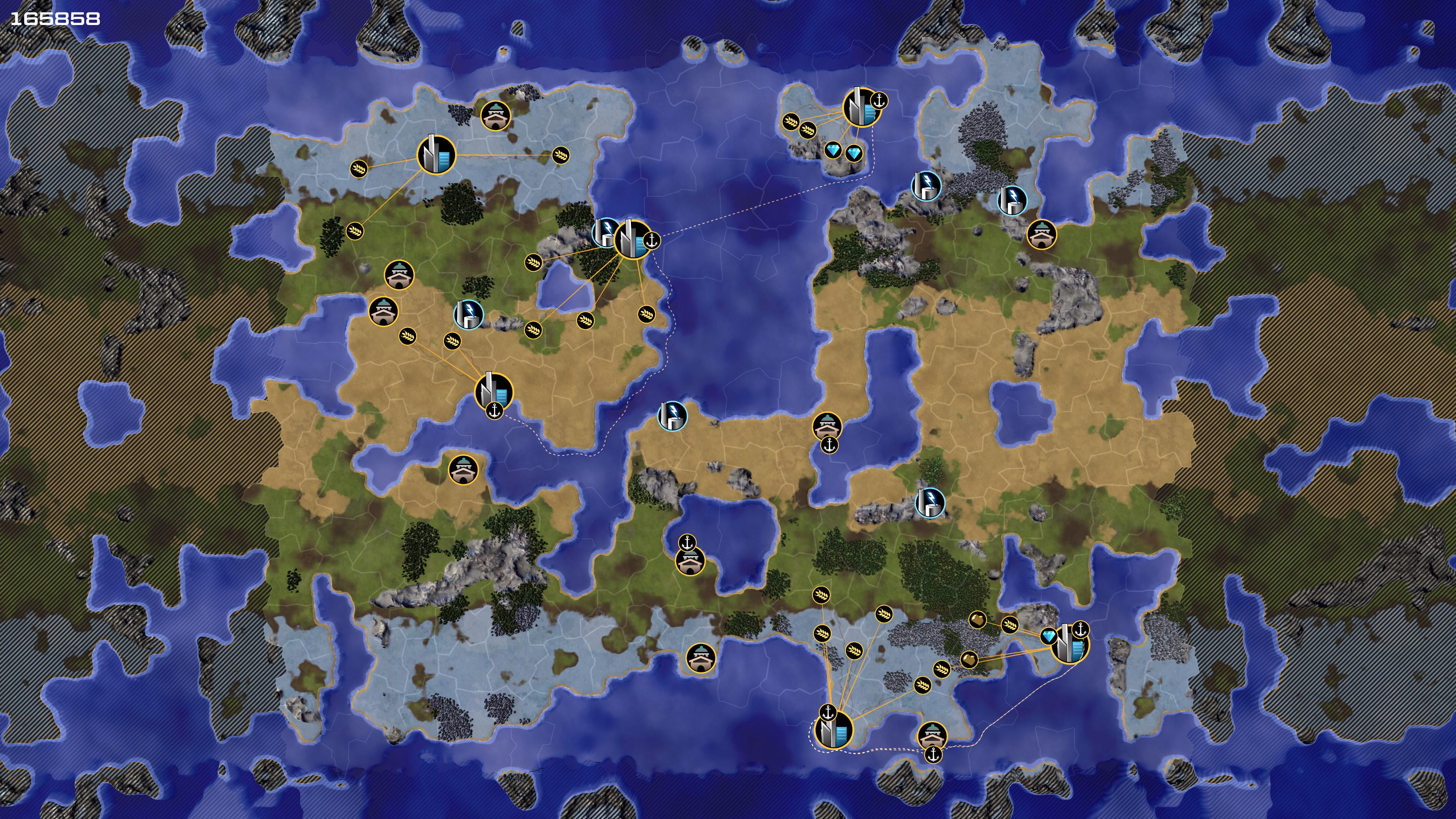This screenshot has height=819, width=1456.
Task: Select the city linked to two diamond deposits
Action: point(860,107)
